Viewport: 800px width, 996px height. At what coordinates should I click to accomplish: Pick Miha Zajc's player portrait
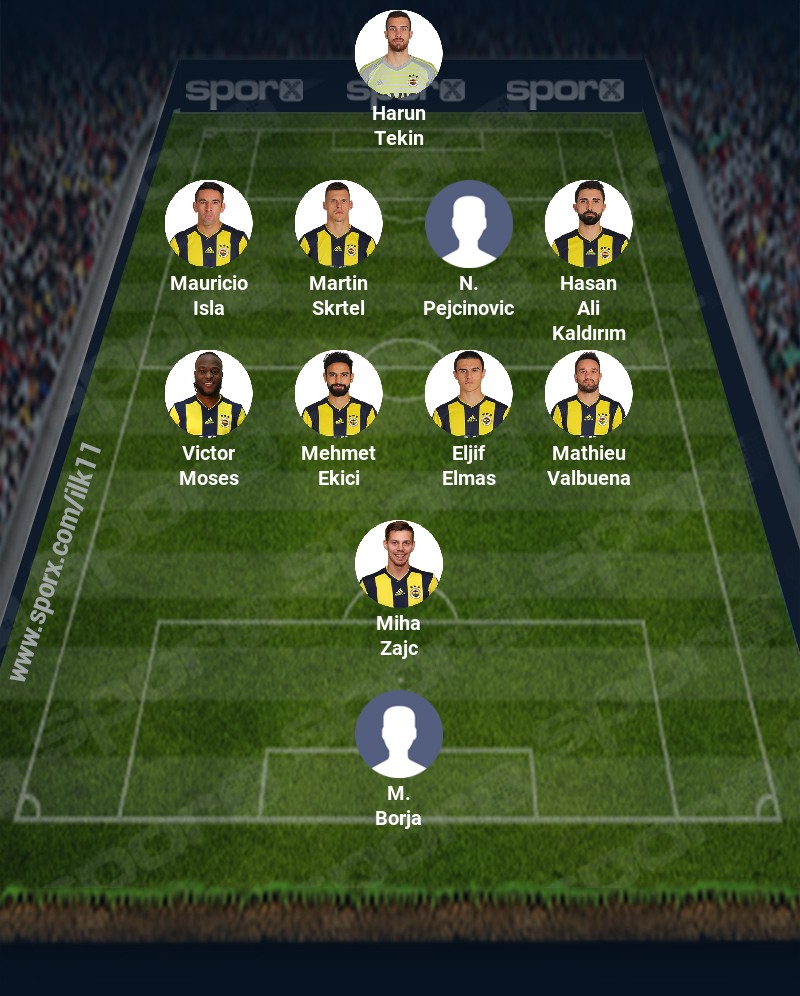(x=399, y=564)
